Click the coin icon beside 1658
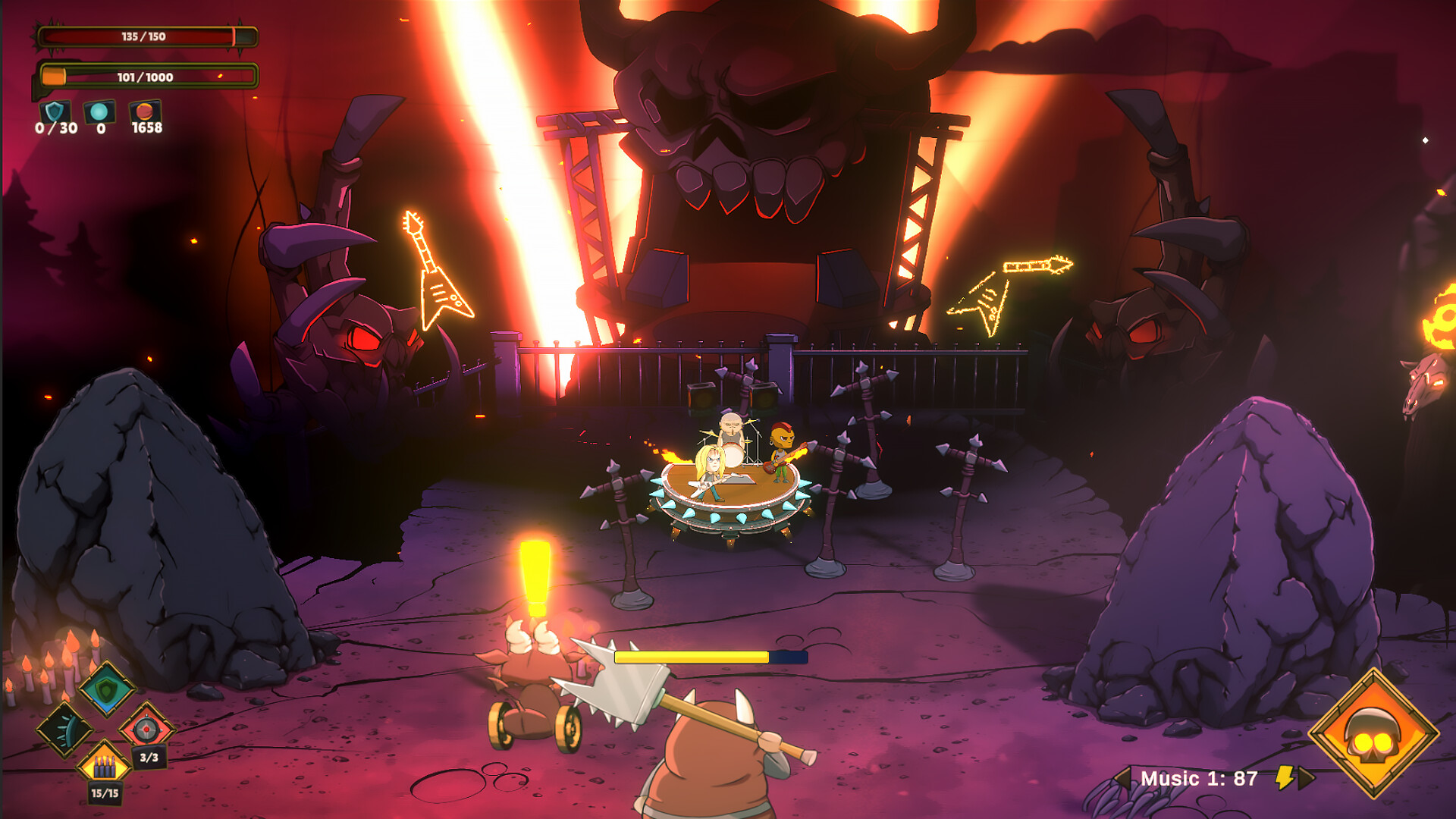Viewport: 1456px width, 819px height. 143,112
